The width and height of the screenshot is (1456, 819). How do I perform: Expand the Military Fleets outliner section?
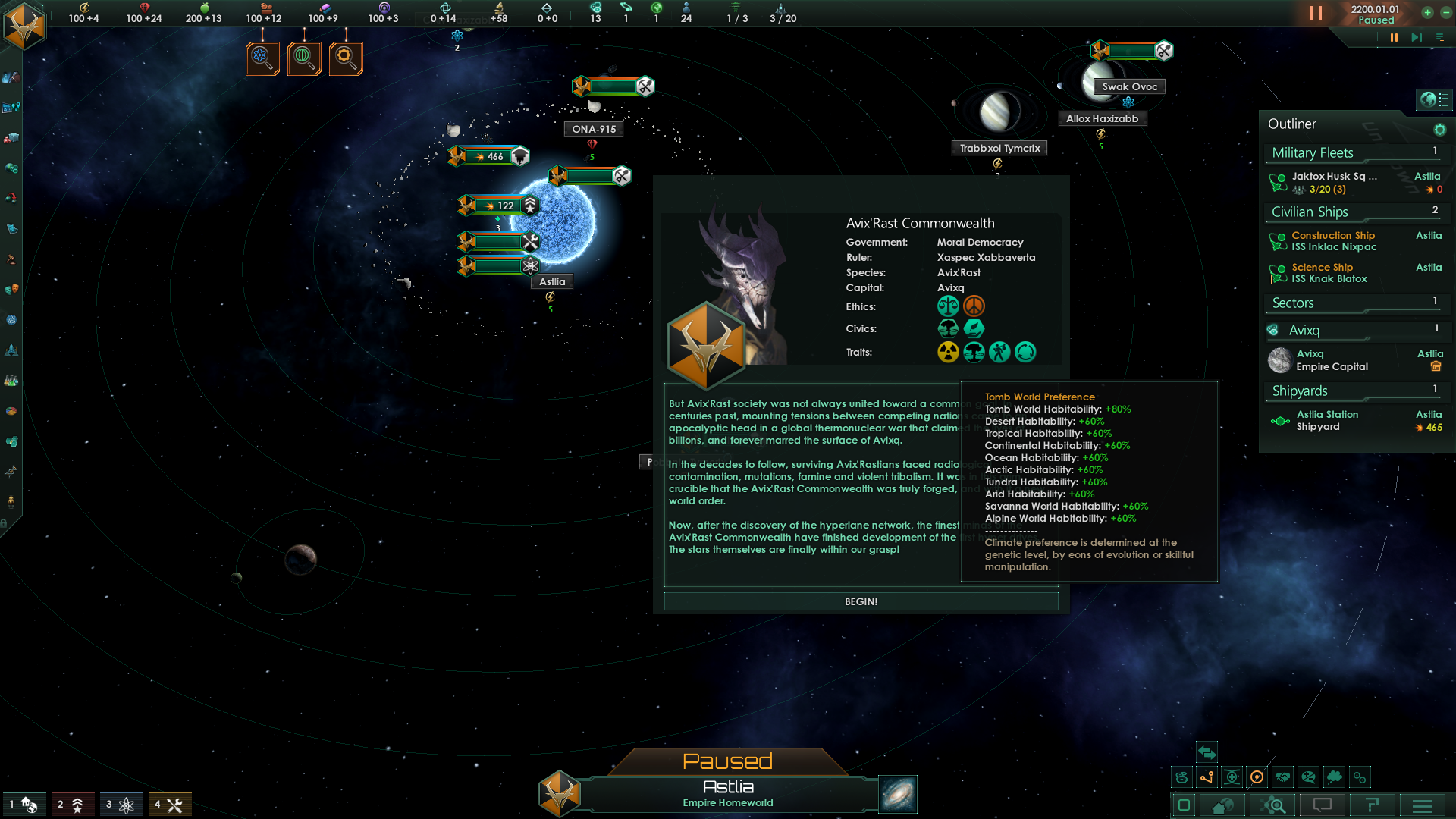click(1354, 153)
